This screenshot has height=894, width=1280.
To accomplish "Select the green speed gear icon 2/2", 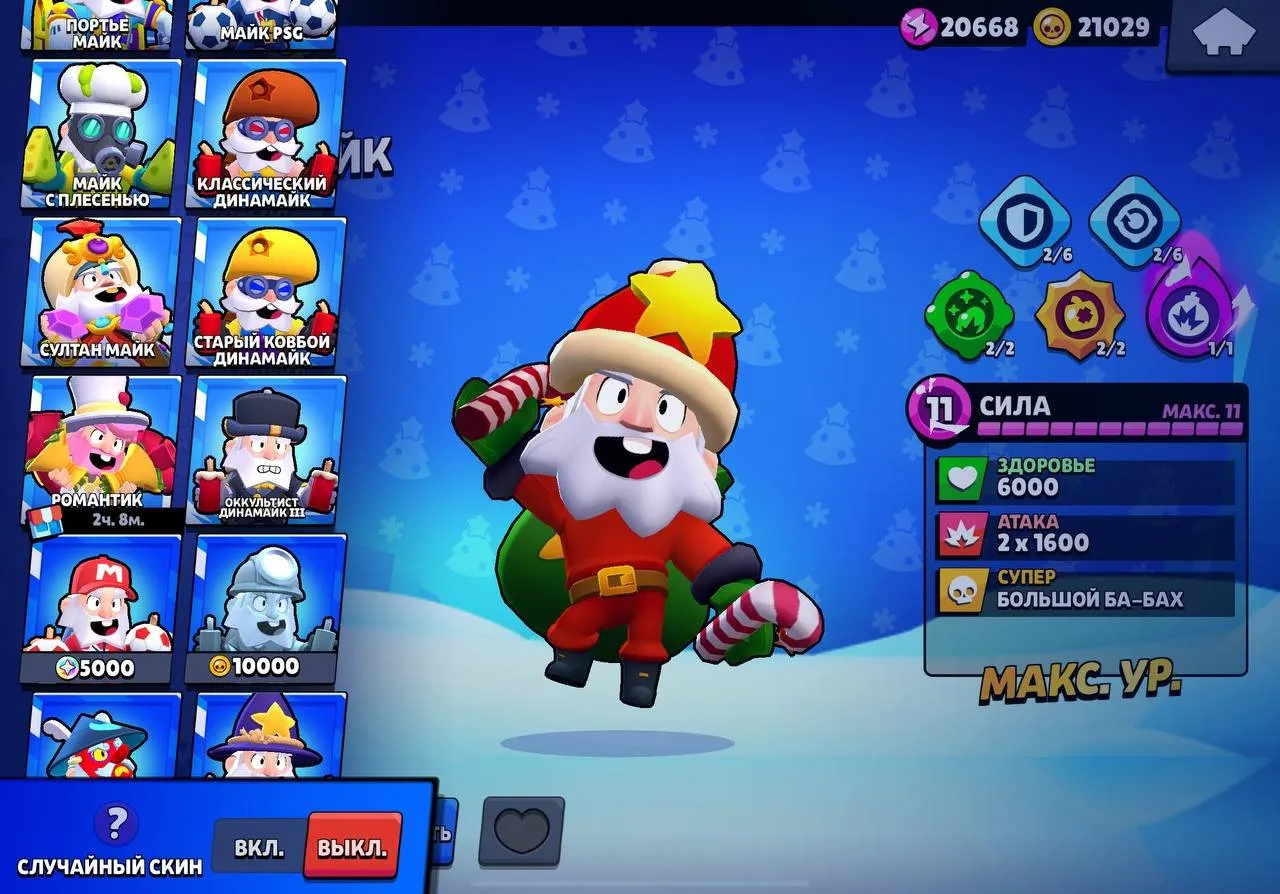I will pyautogui.click(x=968, y=314).
